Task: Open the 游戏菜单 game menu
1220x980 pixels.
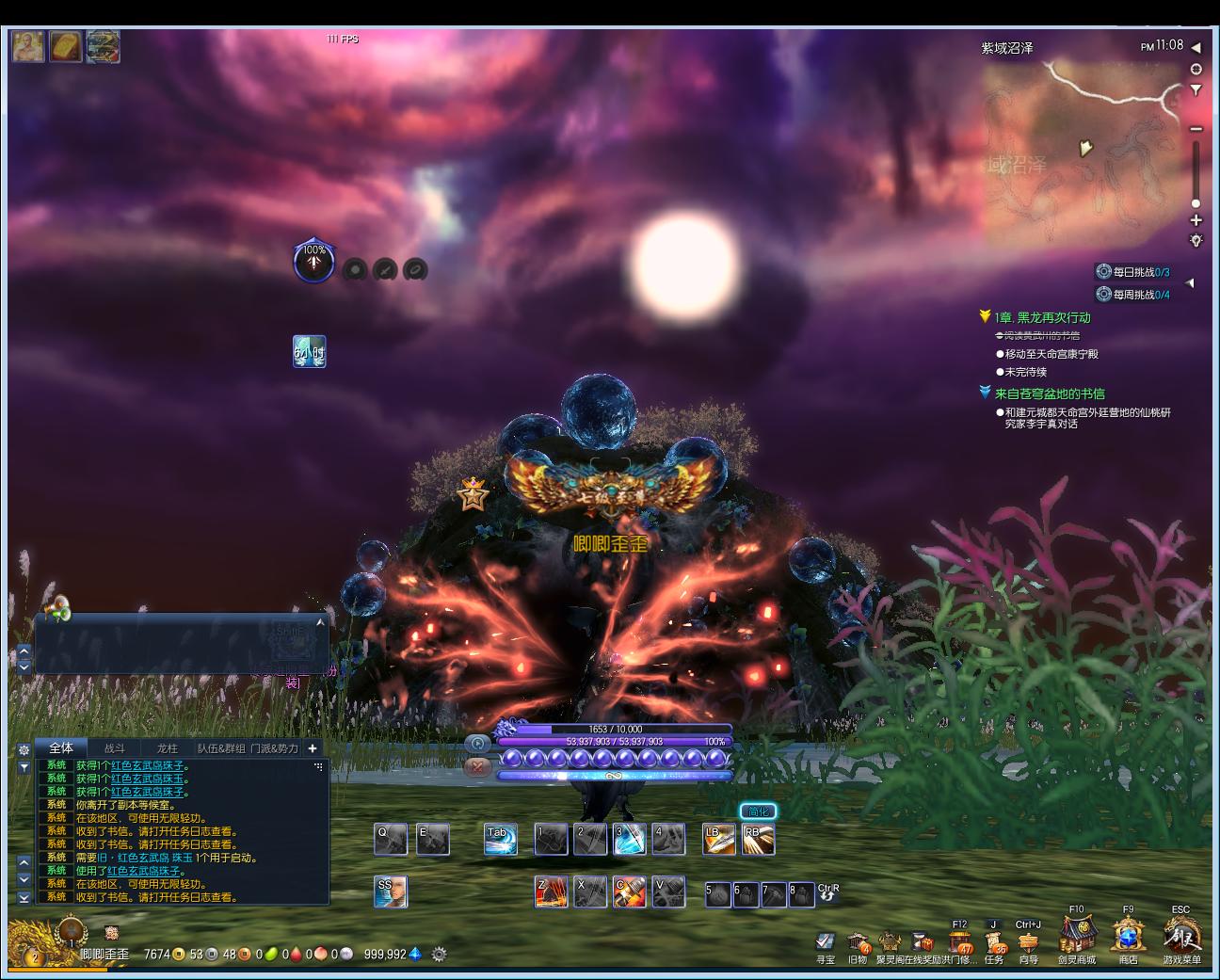Action: coord(1181,937)
